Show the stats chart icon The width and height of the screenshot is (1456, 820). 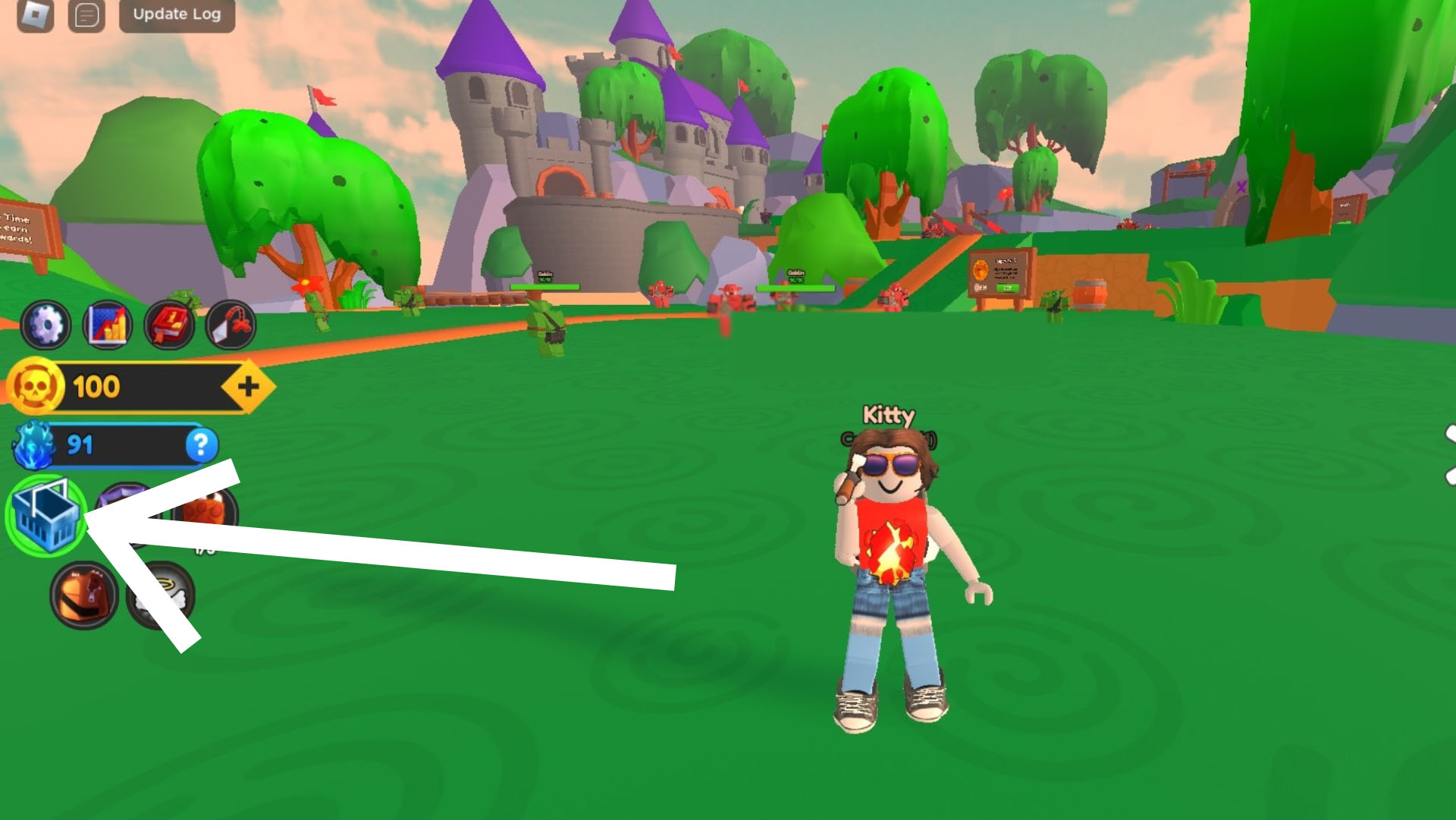click(x=108, y=326)
